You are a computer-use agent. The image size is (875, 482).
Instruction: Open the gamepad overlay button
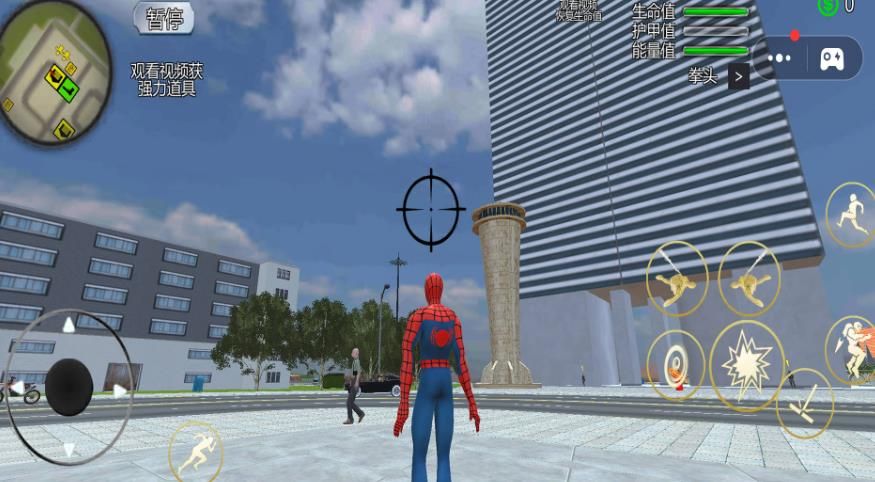pos(832,58)
